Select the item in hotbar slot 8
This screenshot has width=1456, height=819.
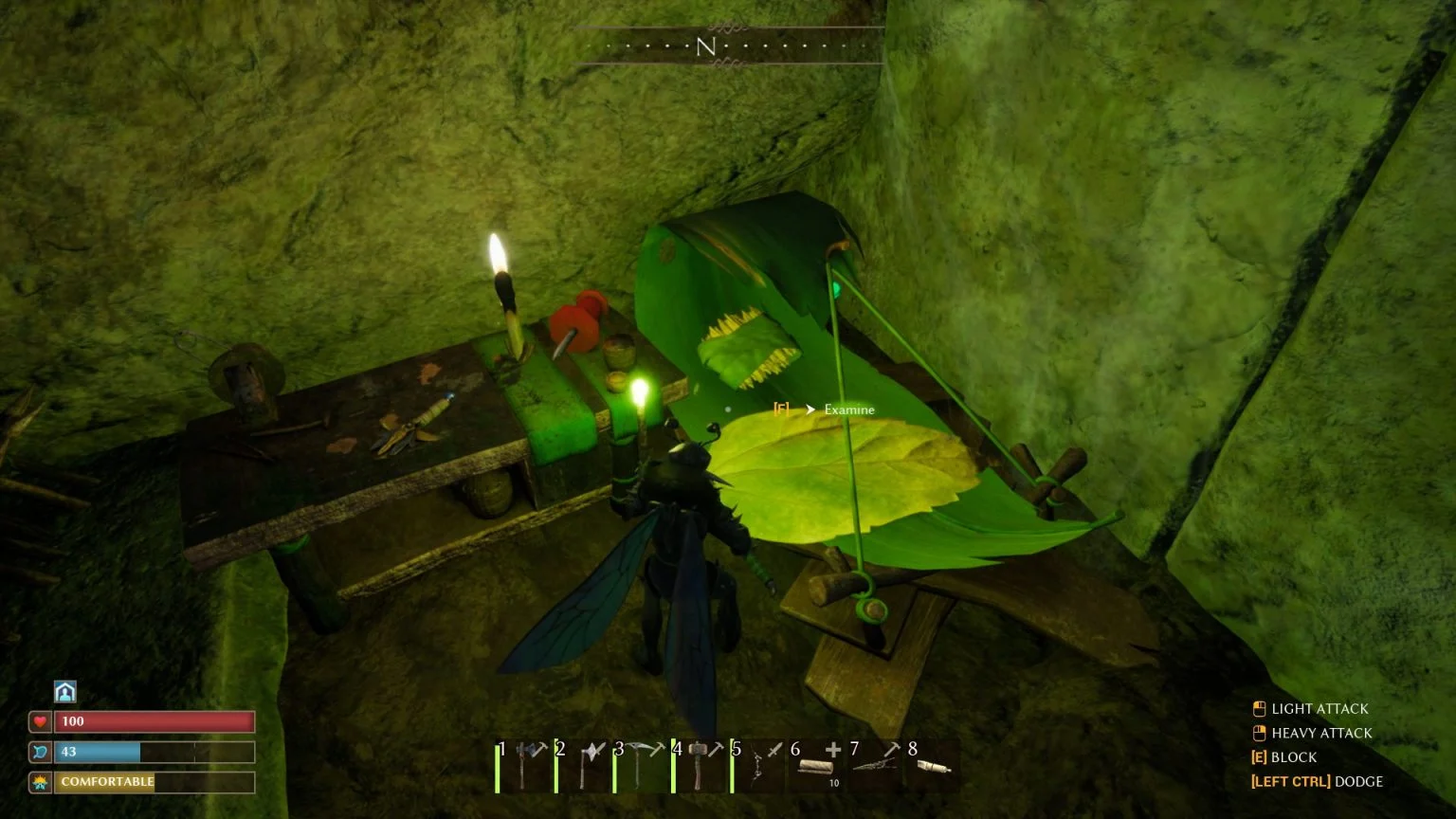tap(935, 766)
